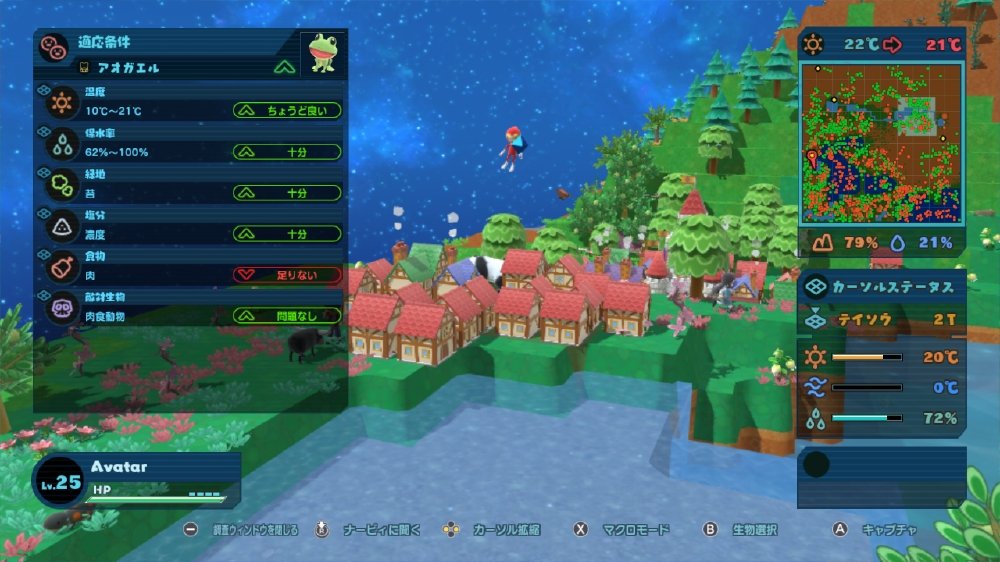
Task: Click the カーソルステータス panel header
Action: pos(881,286)
